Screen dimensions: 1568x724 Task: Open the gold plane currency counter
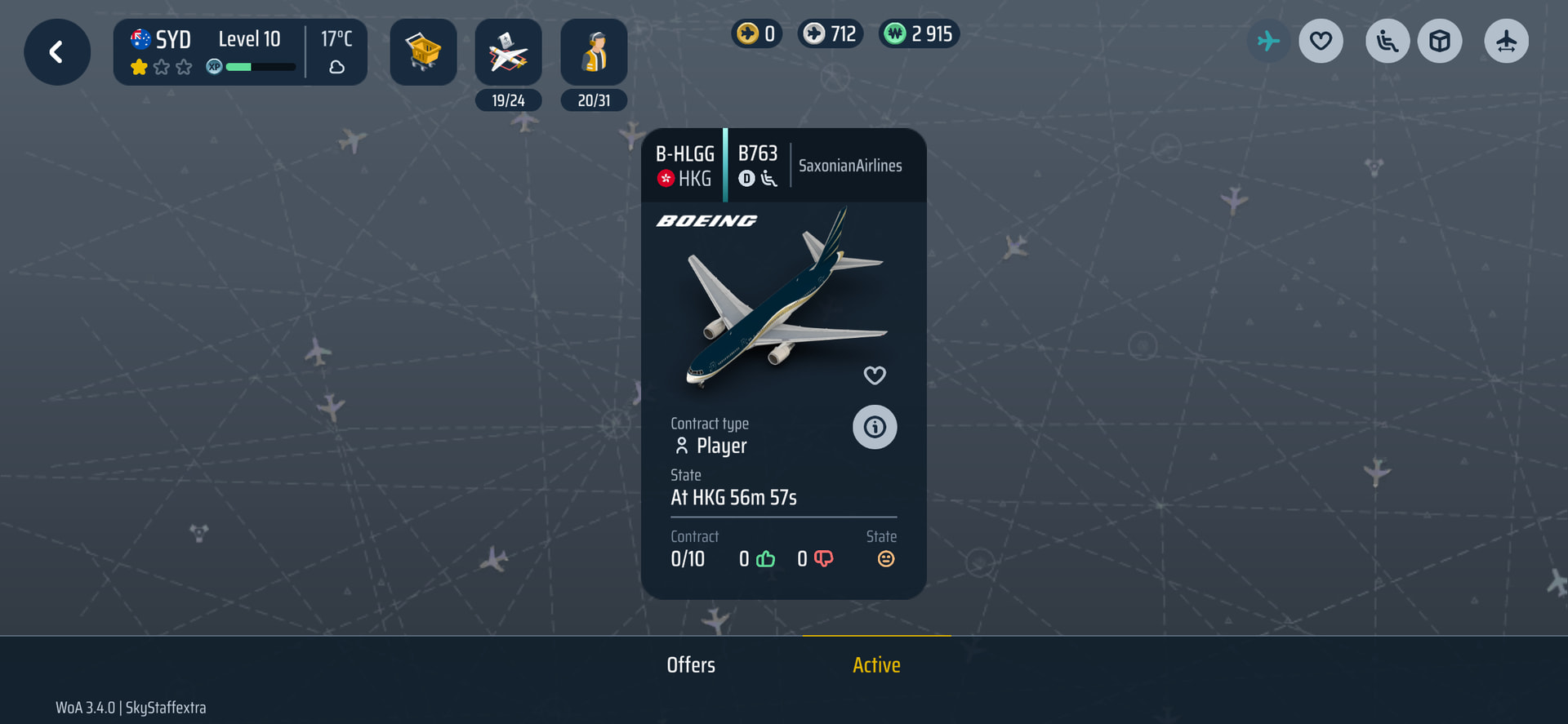tap(756, 33)
